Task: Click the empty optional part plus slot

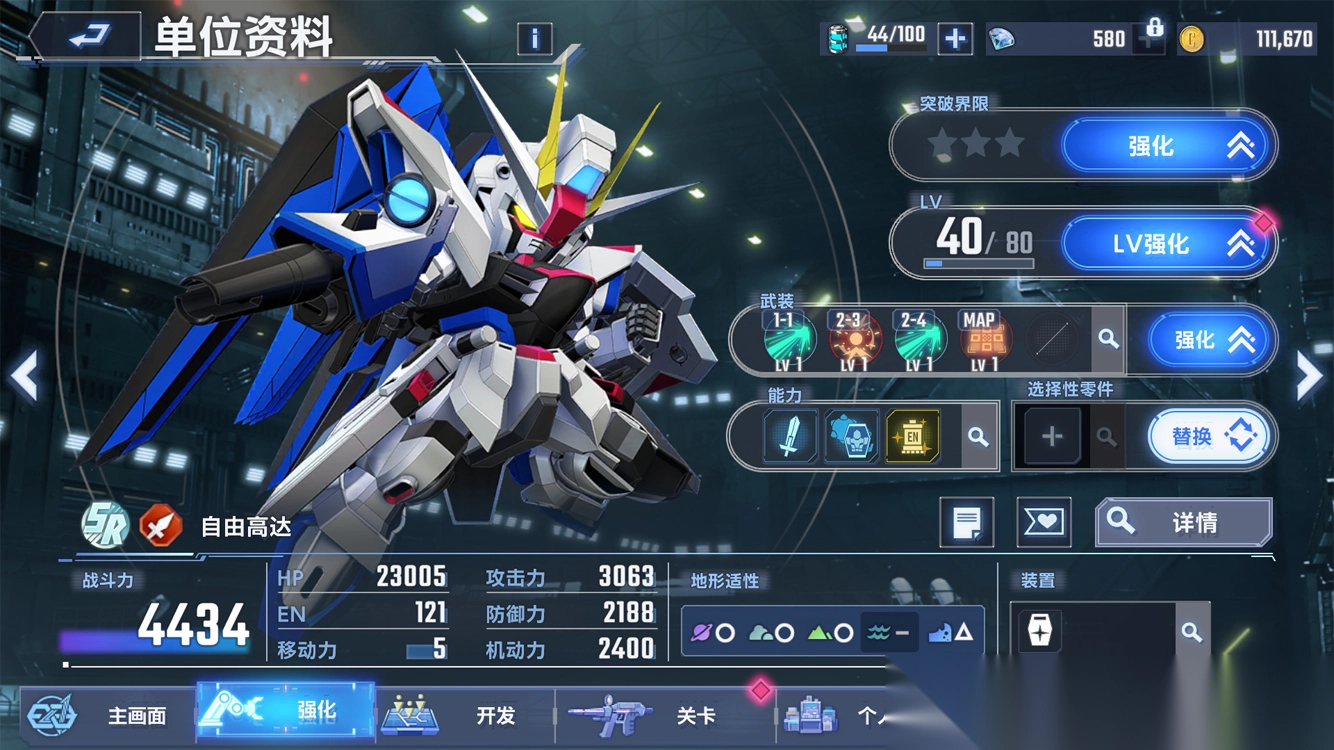Action: [x=1052, y=437]
